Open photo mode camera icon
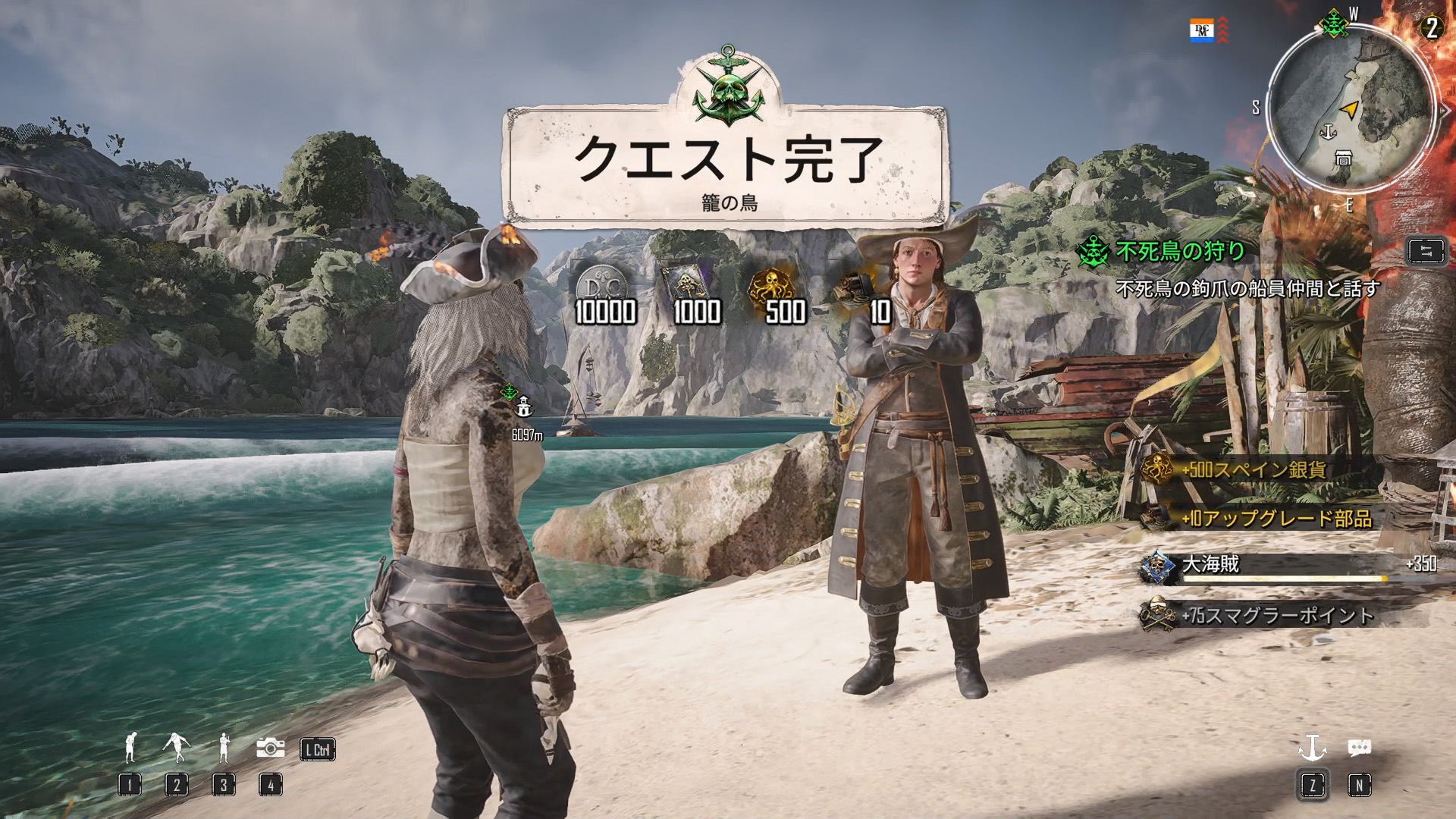The width and height of the screenshot is (1456, 819). [x=270, y=748]
